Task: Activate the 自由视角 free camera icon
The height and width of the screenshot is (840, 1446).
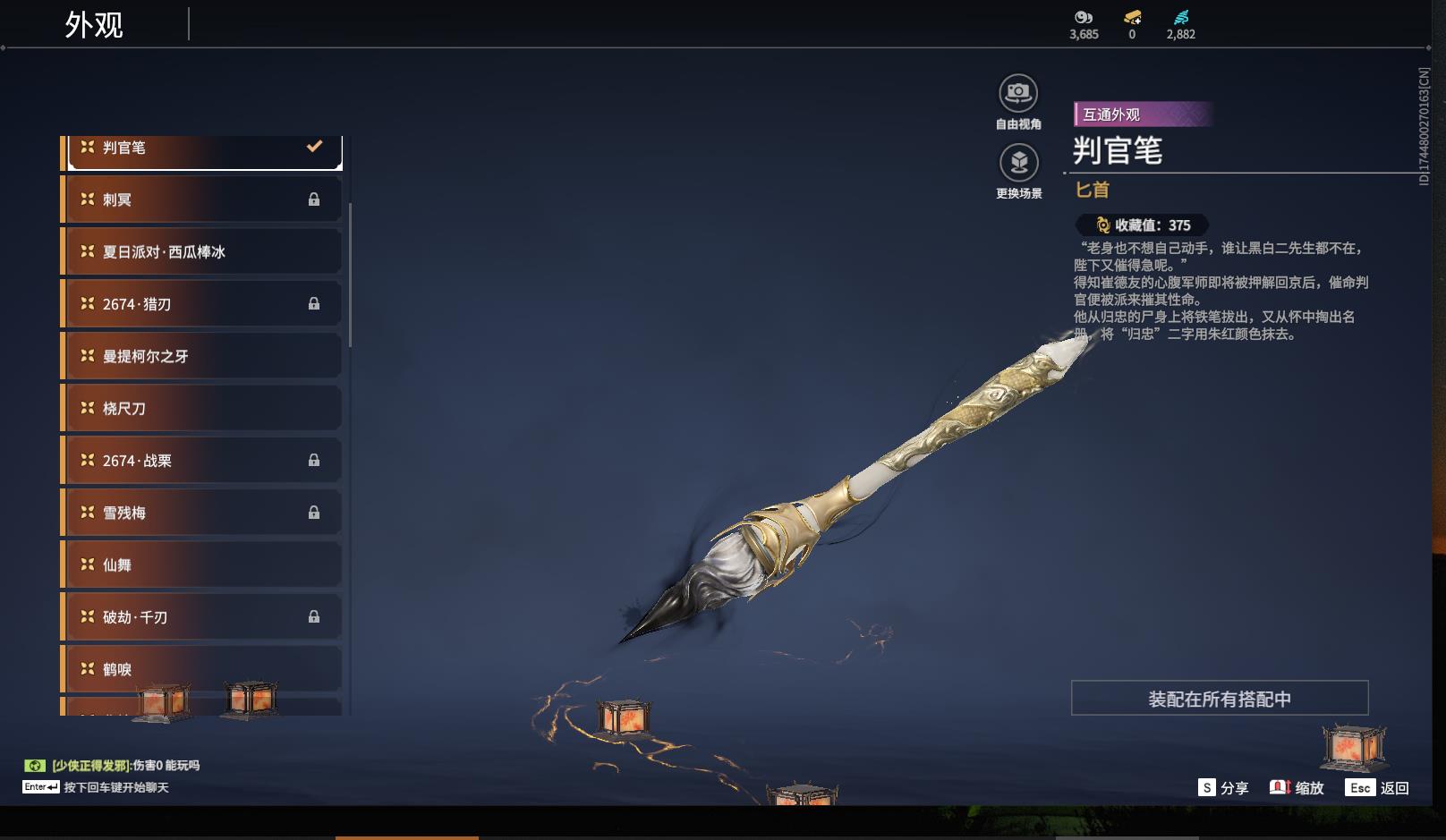Action: tap(1018, 93)
